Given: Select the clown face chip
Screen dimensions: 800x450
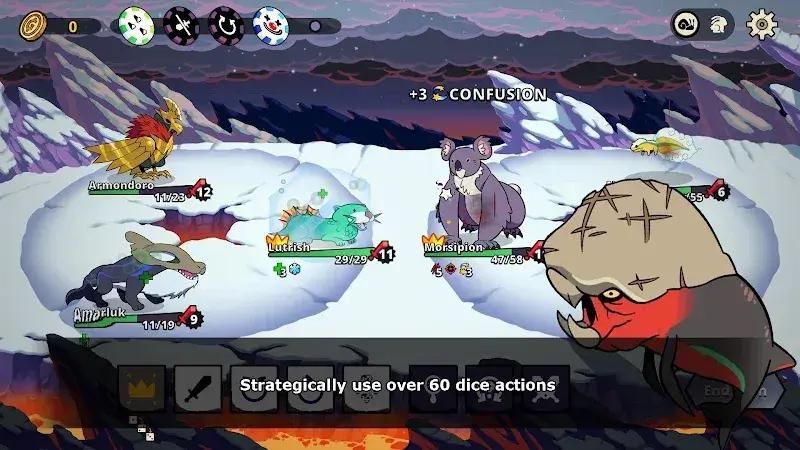Looking at the screenshot, I should tap(271, 24).
